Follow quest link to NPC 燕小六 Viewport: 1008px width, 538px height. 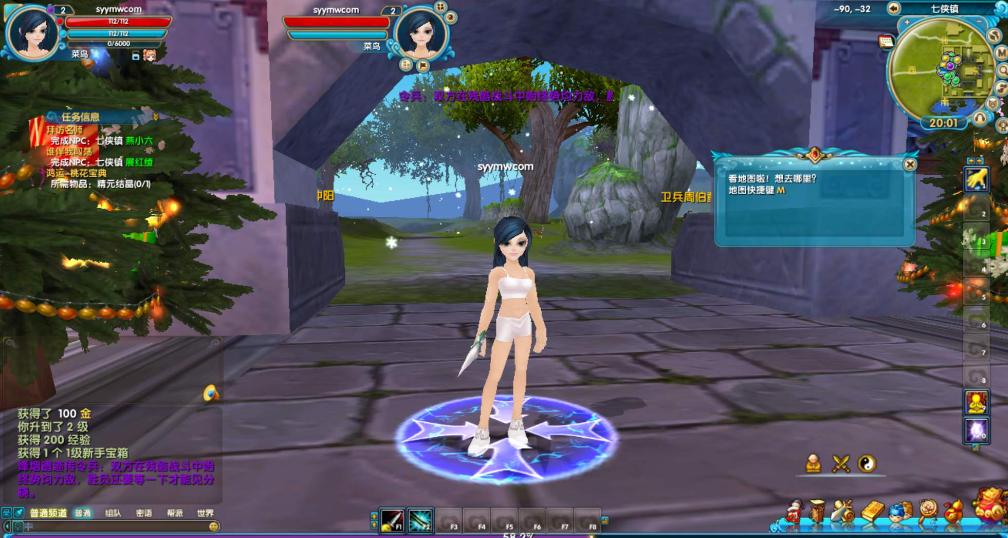point(138,141)
